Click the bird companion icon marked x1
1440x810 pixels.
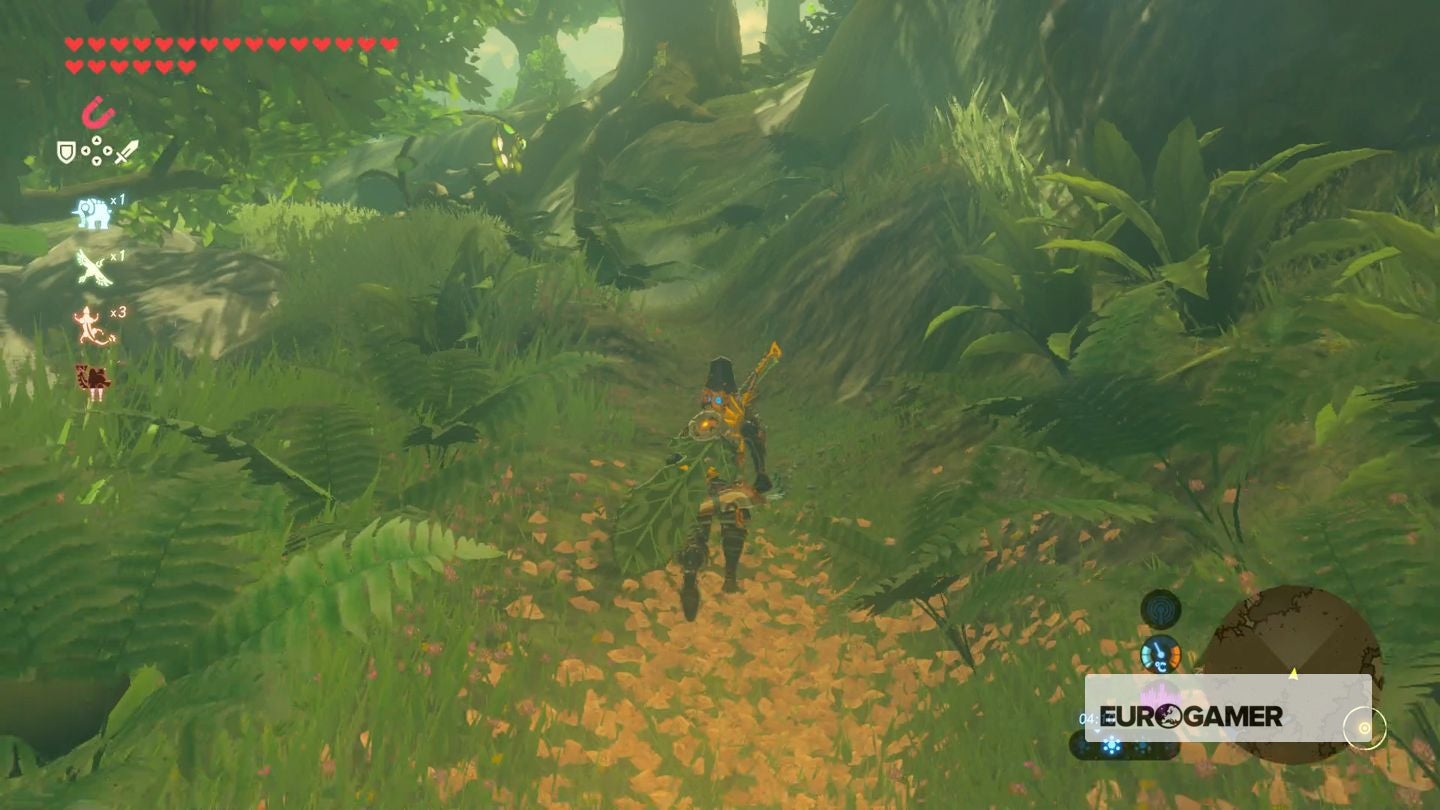click(x=92, y=268)
